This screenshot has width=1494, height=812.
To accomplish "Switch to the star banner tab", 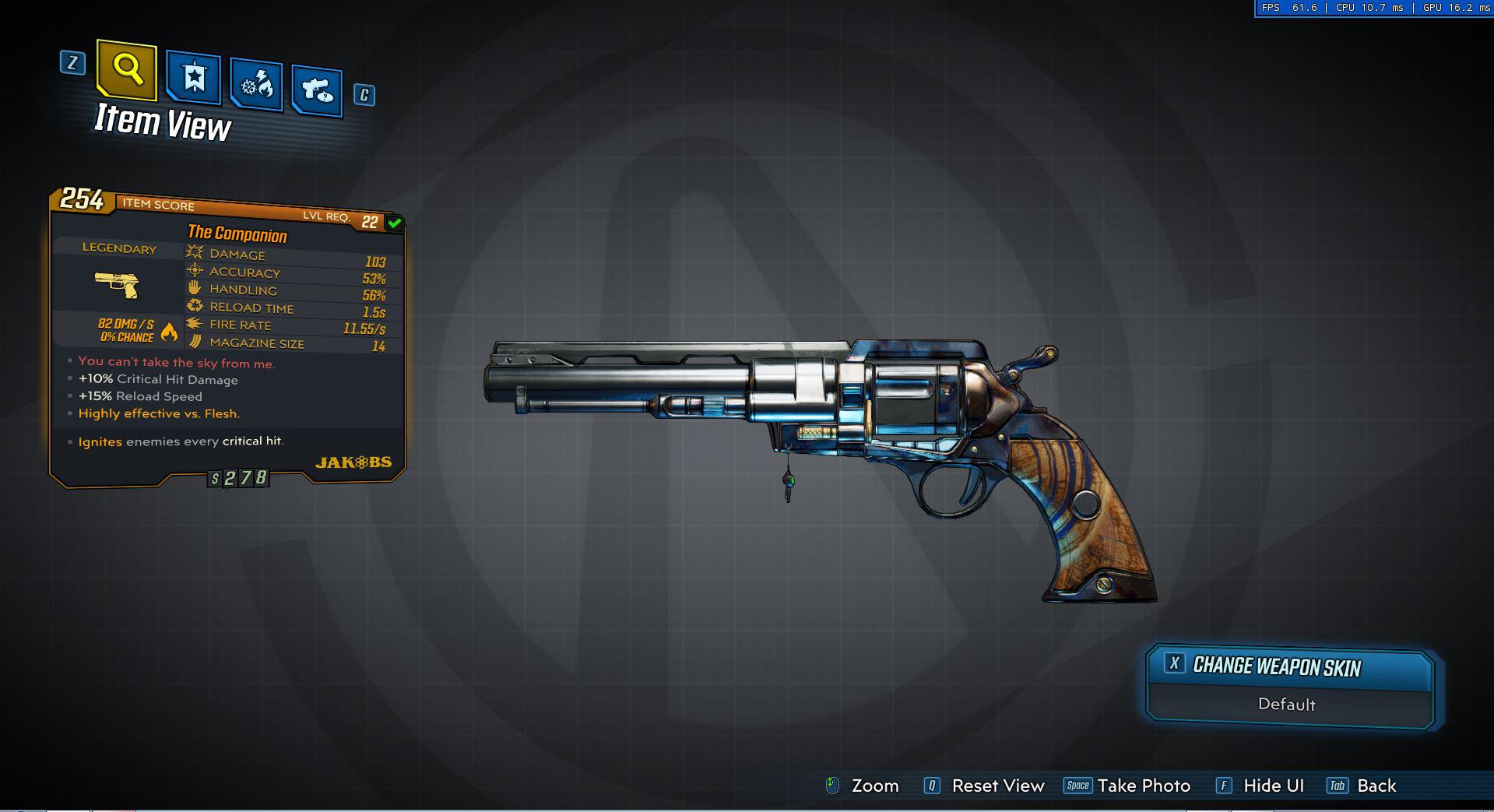I will 192,76.
